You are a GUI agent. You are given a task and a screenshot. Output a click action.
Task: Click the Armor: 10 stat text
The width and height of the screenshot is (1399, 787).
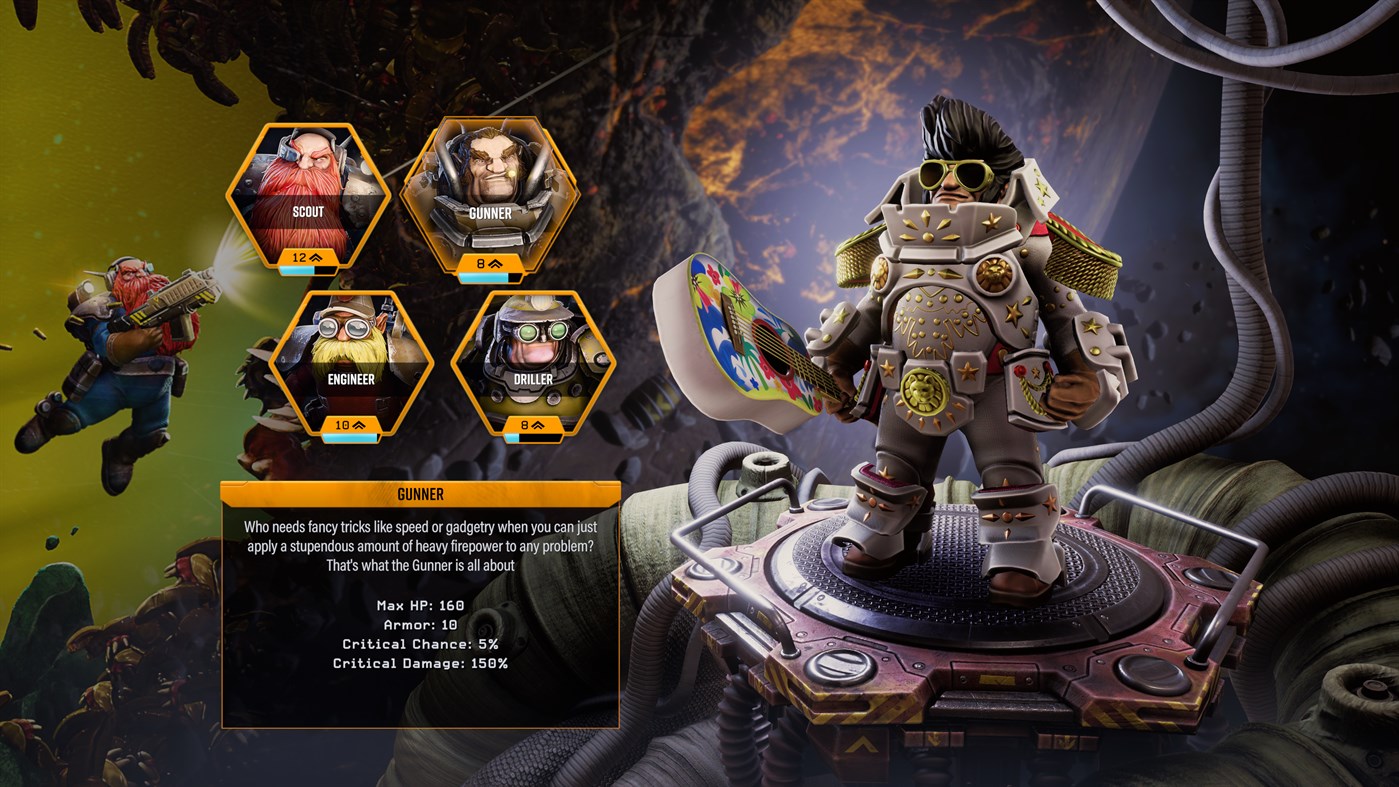point(419,625)
